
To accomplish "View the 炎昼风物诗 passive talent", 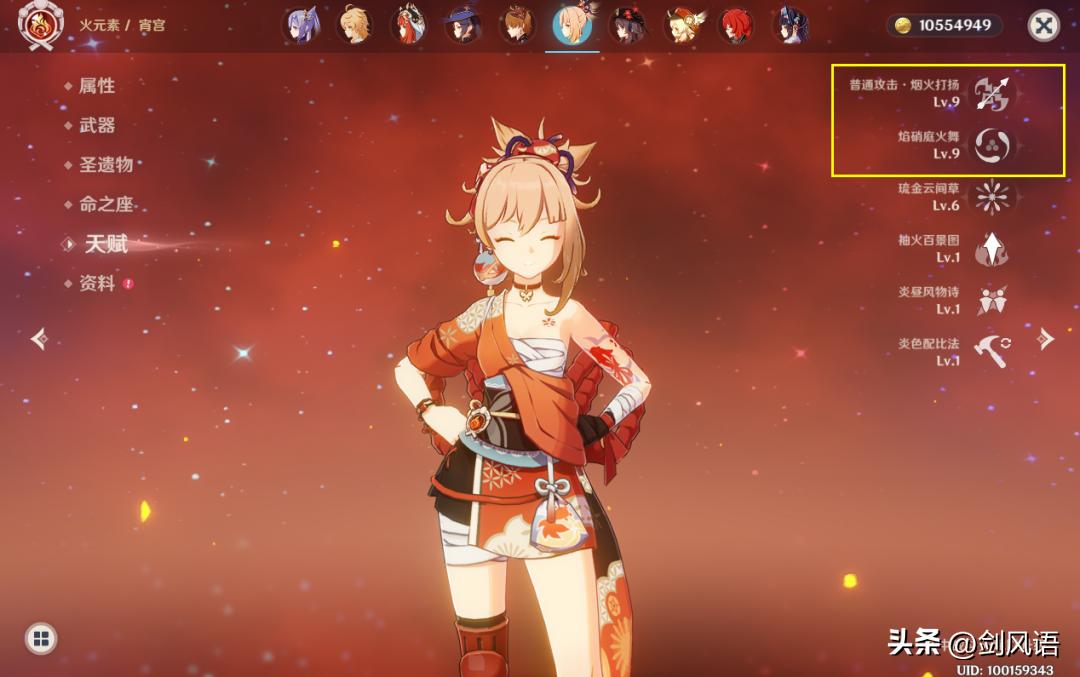I will point(991,300).
